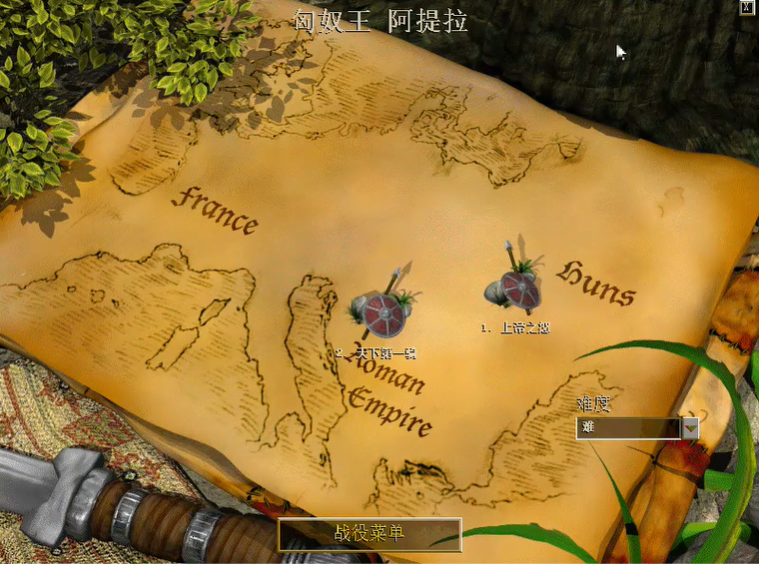Click the 战役菜单 campaign menu button
The height and width of the screenshot is (564, 759).
370,534
